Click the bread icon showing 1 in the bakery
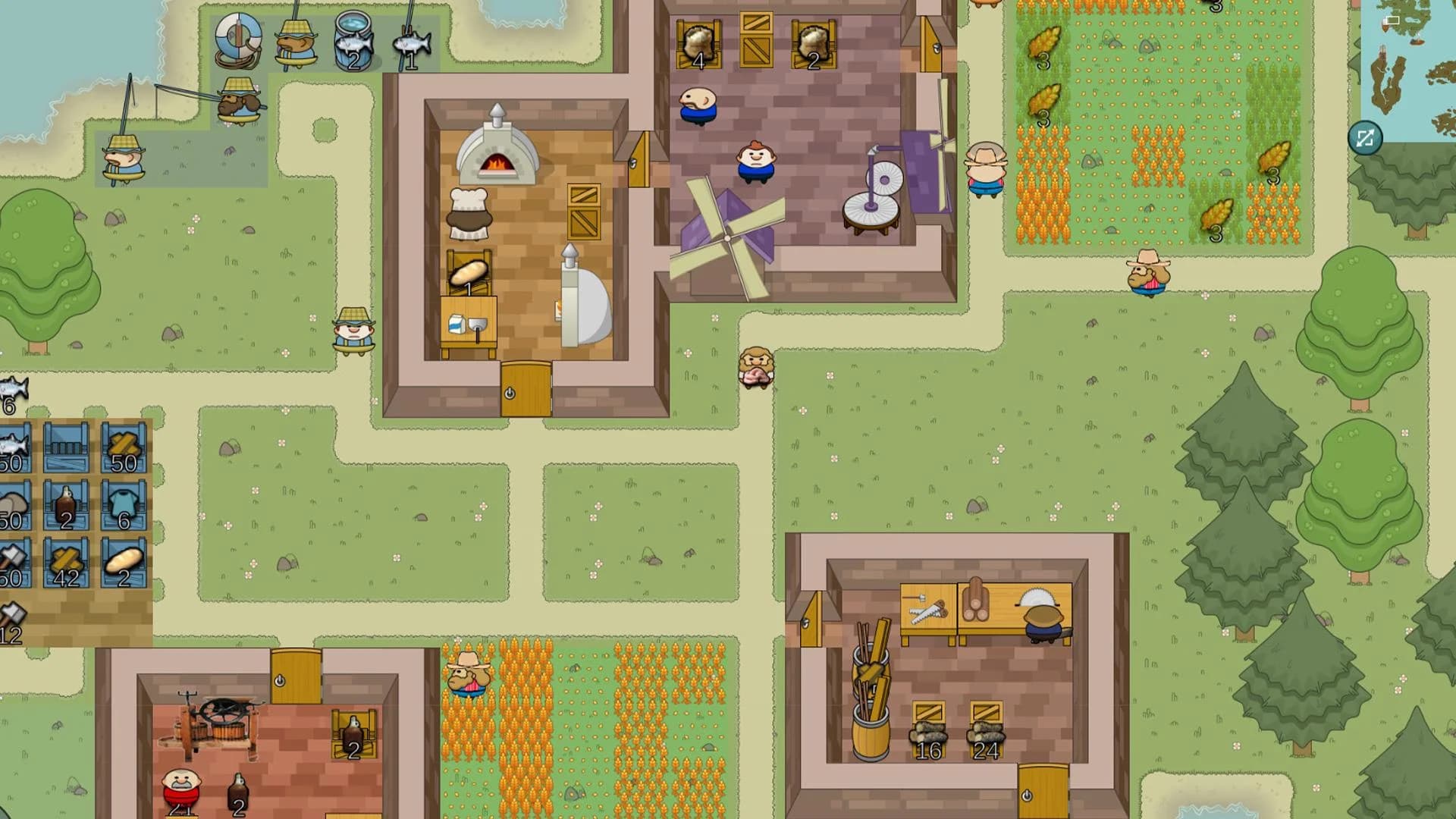The image size is (1456, 819). pyautogui.click(x=468, y=274)
